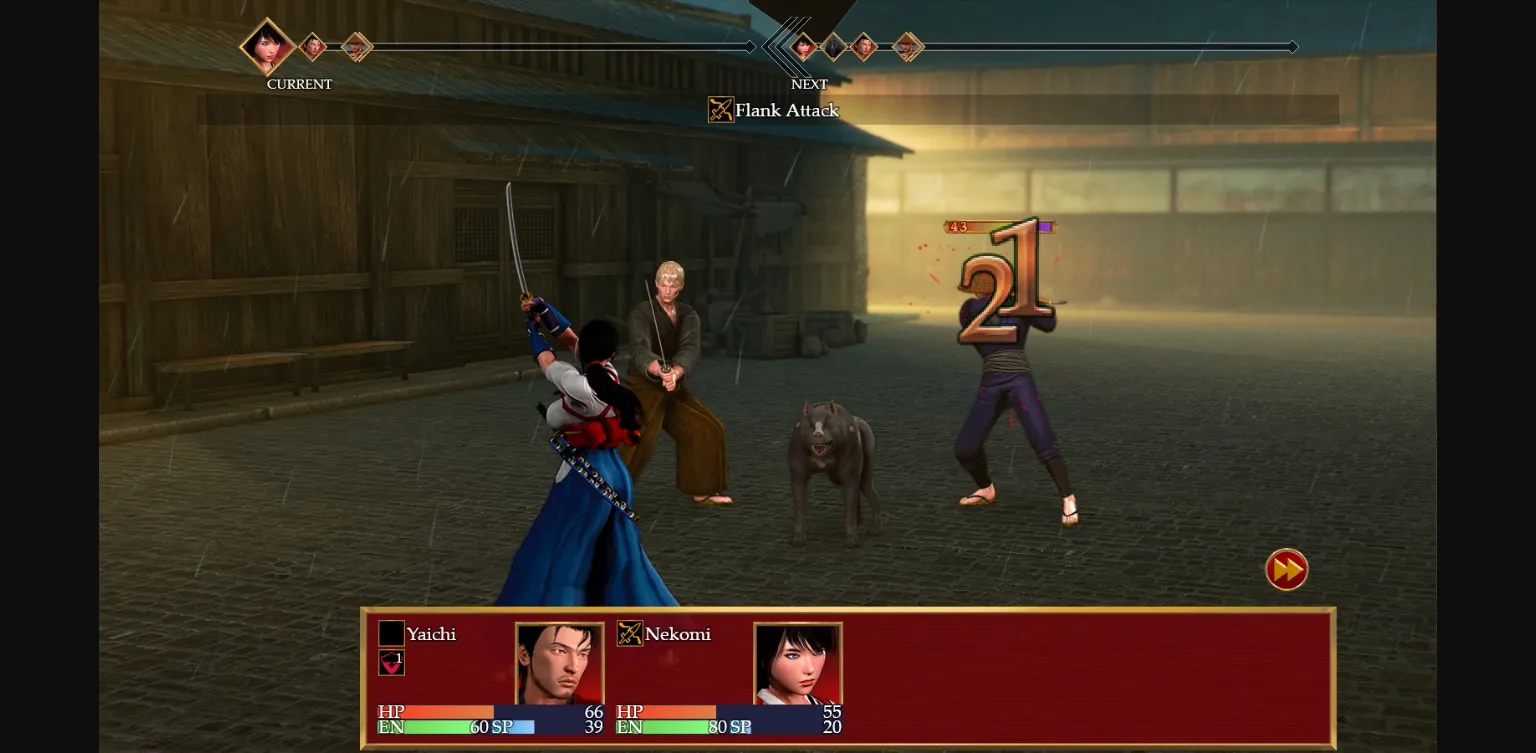
Task: Select the first small portrait after CURRENT
Action: pos(312,46)
